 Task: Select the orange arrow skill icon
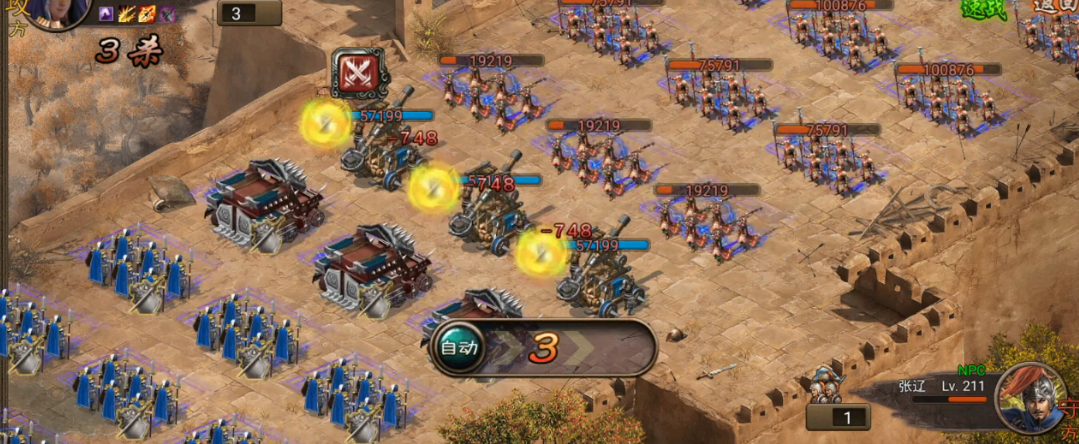tap(147, 14)
